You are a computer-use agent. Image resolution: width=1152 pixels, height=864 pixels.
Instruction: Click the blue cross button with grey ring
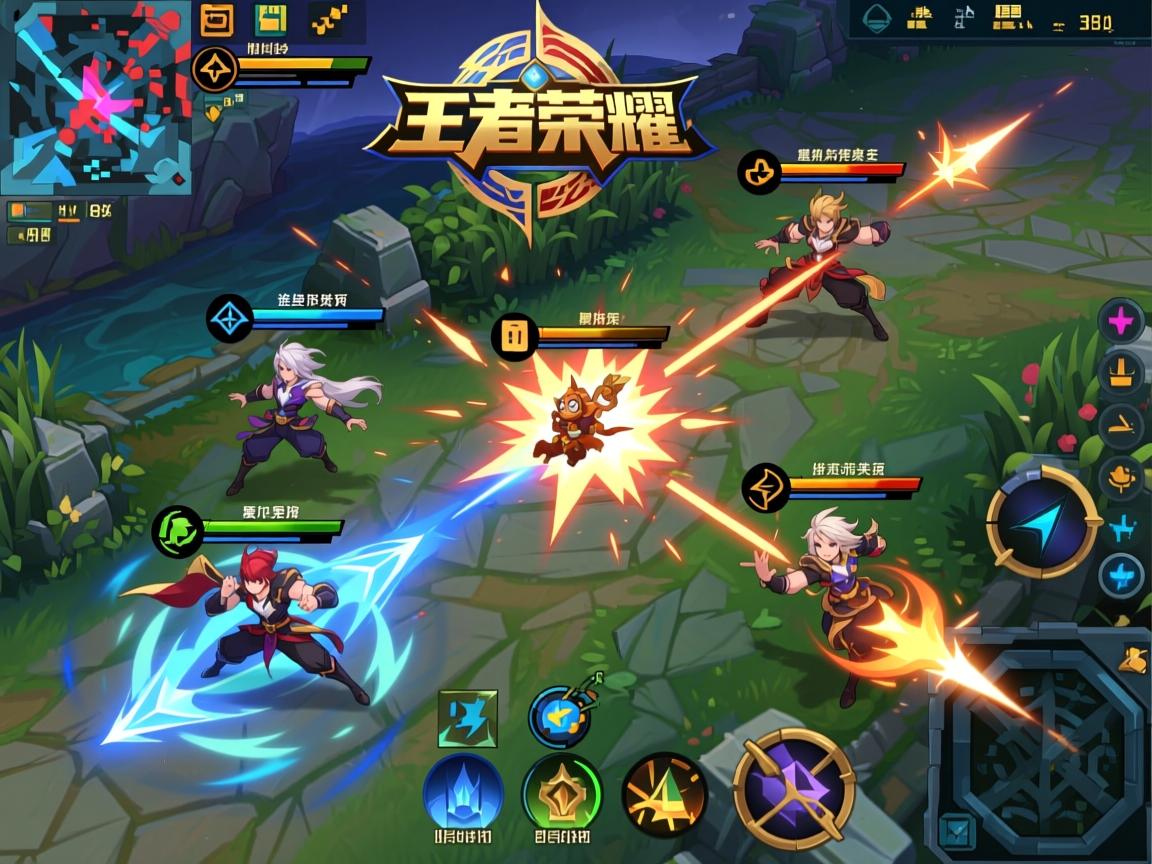1121,576
